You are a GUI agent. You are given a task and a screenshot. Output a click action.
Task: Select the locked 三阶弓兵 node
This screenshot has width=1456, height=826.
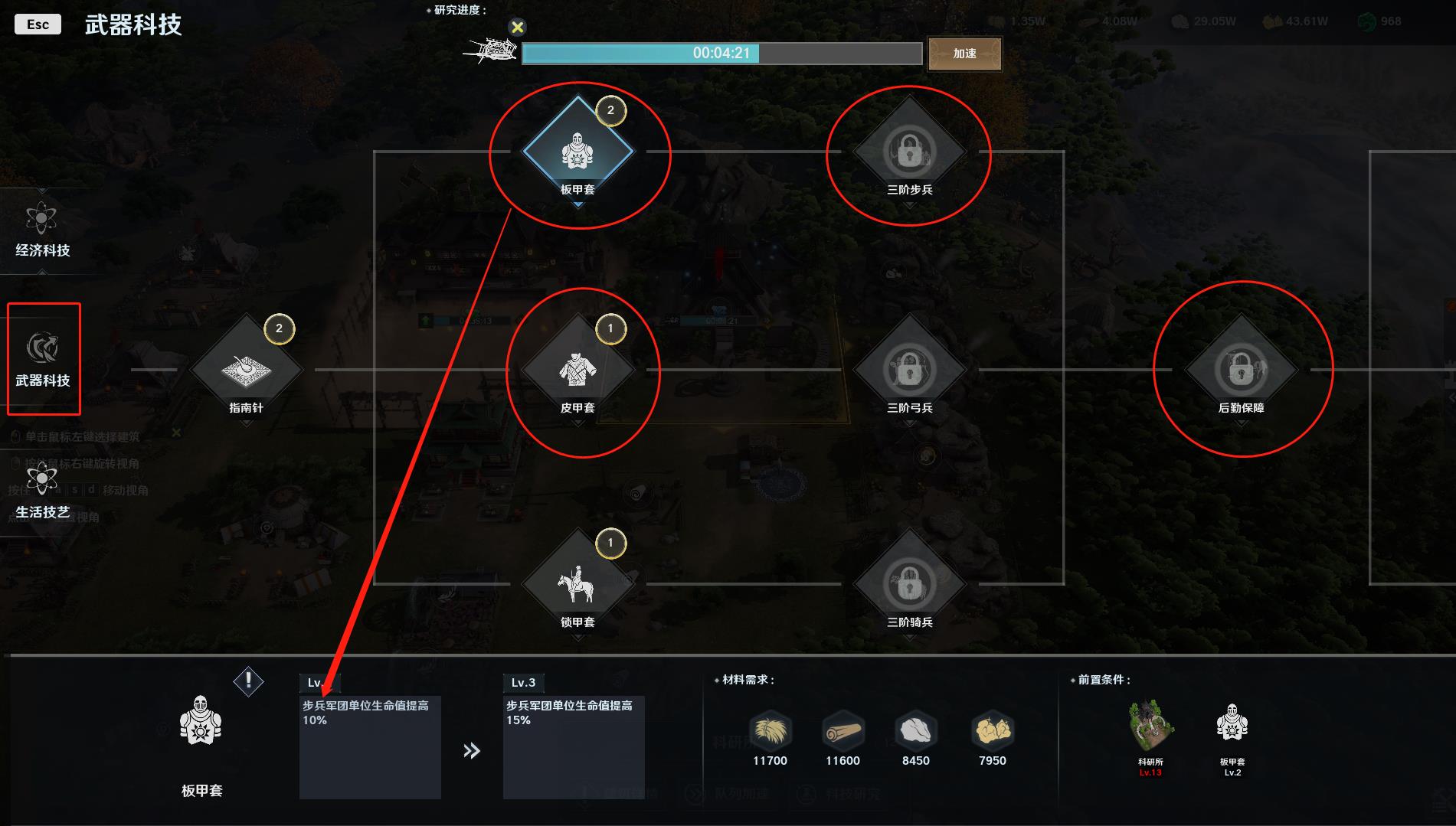coord(909,370)
